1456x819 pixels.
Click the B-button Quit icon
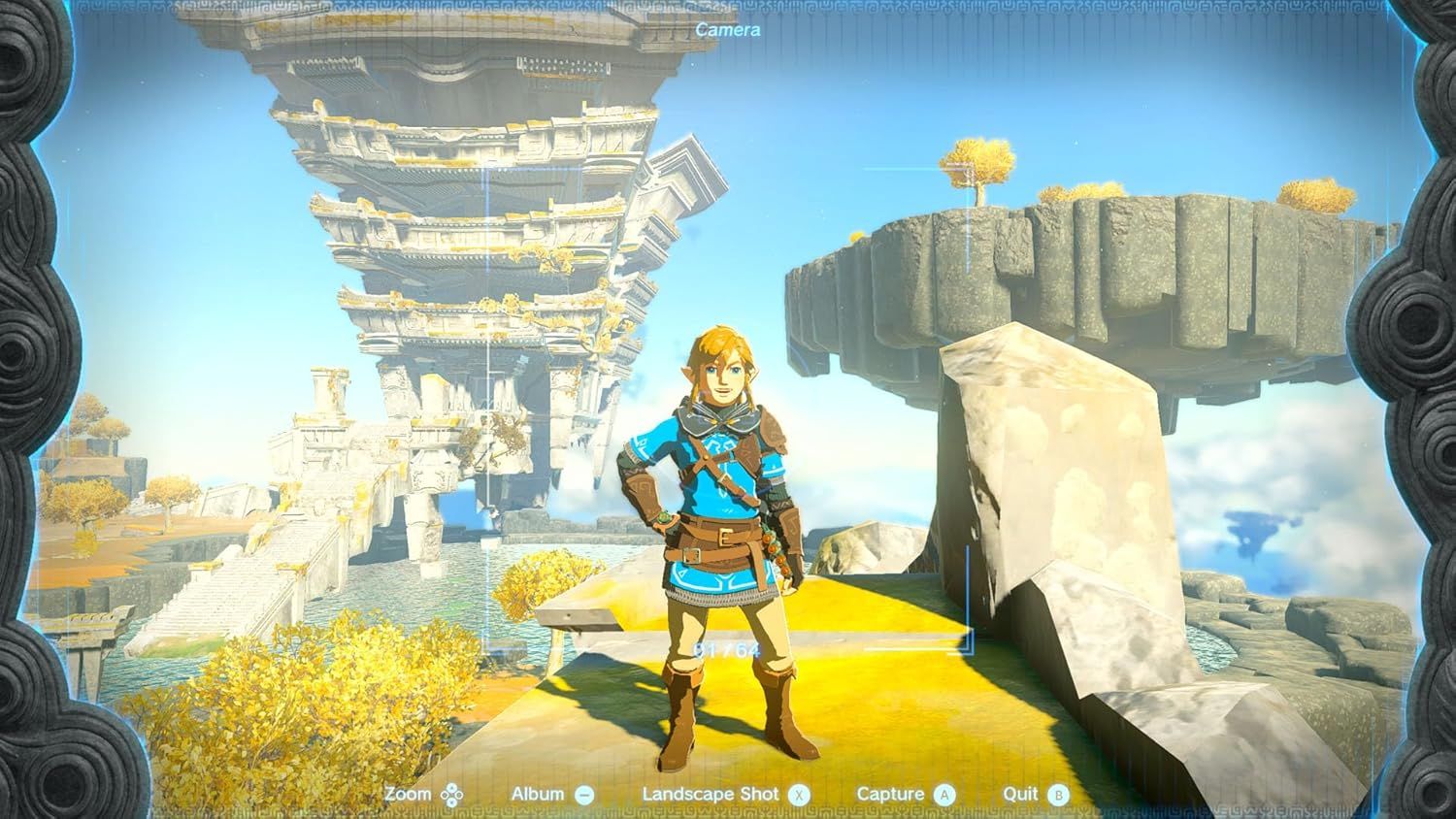point(1060,793)
